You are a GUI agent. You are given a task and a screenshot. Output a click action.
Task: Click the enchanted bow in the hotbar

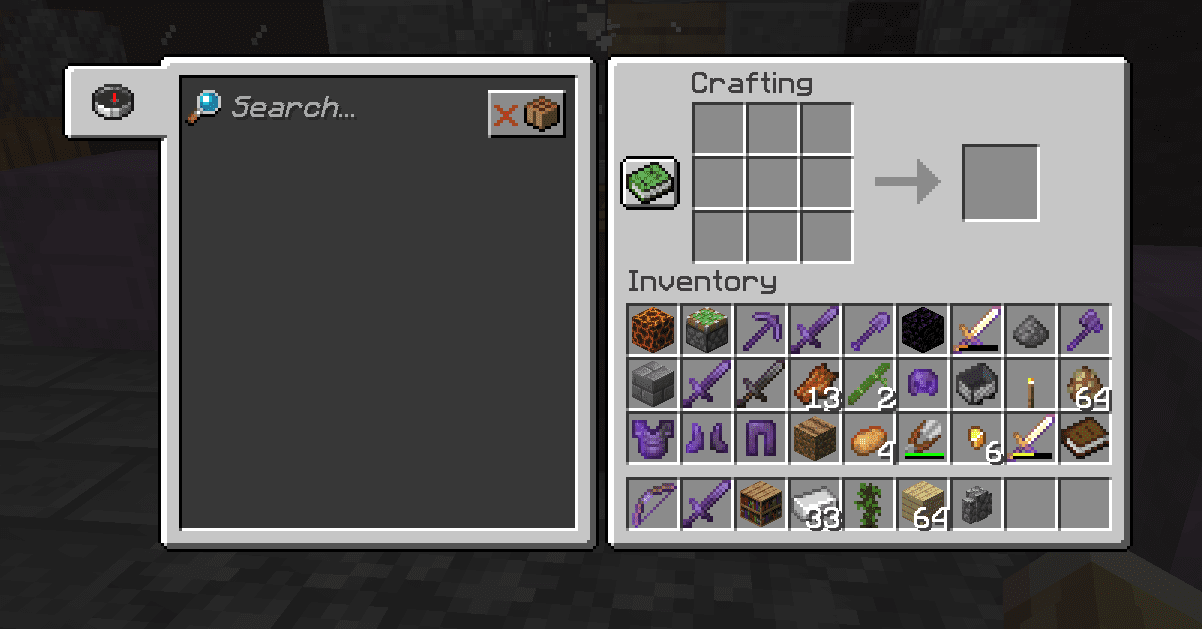click(653, 503)
